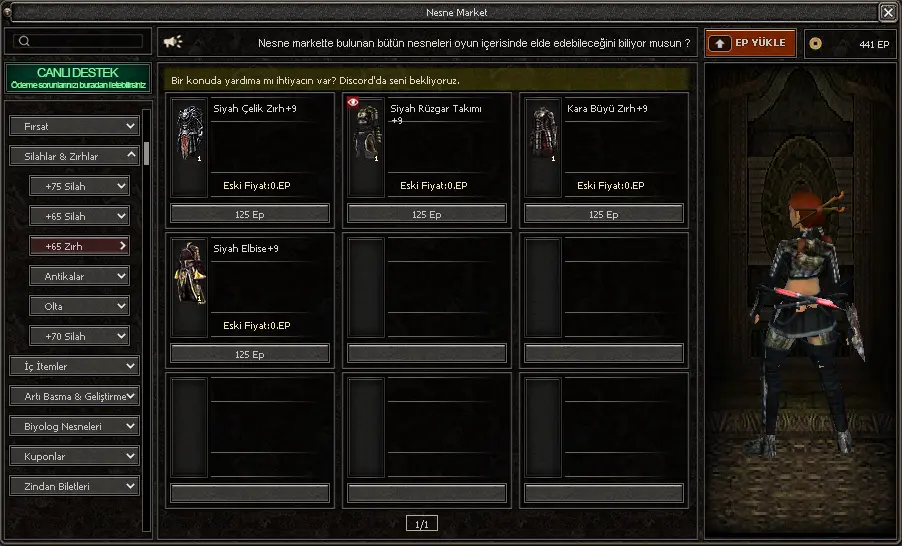The width and height of the screenshot is (902, 546).
Task: Open the Olta subcategory
Action: coord(79,306)
